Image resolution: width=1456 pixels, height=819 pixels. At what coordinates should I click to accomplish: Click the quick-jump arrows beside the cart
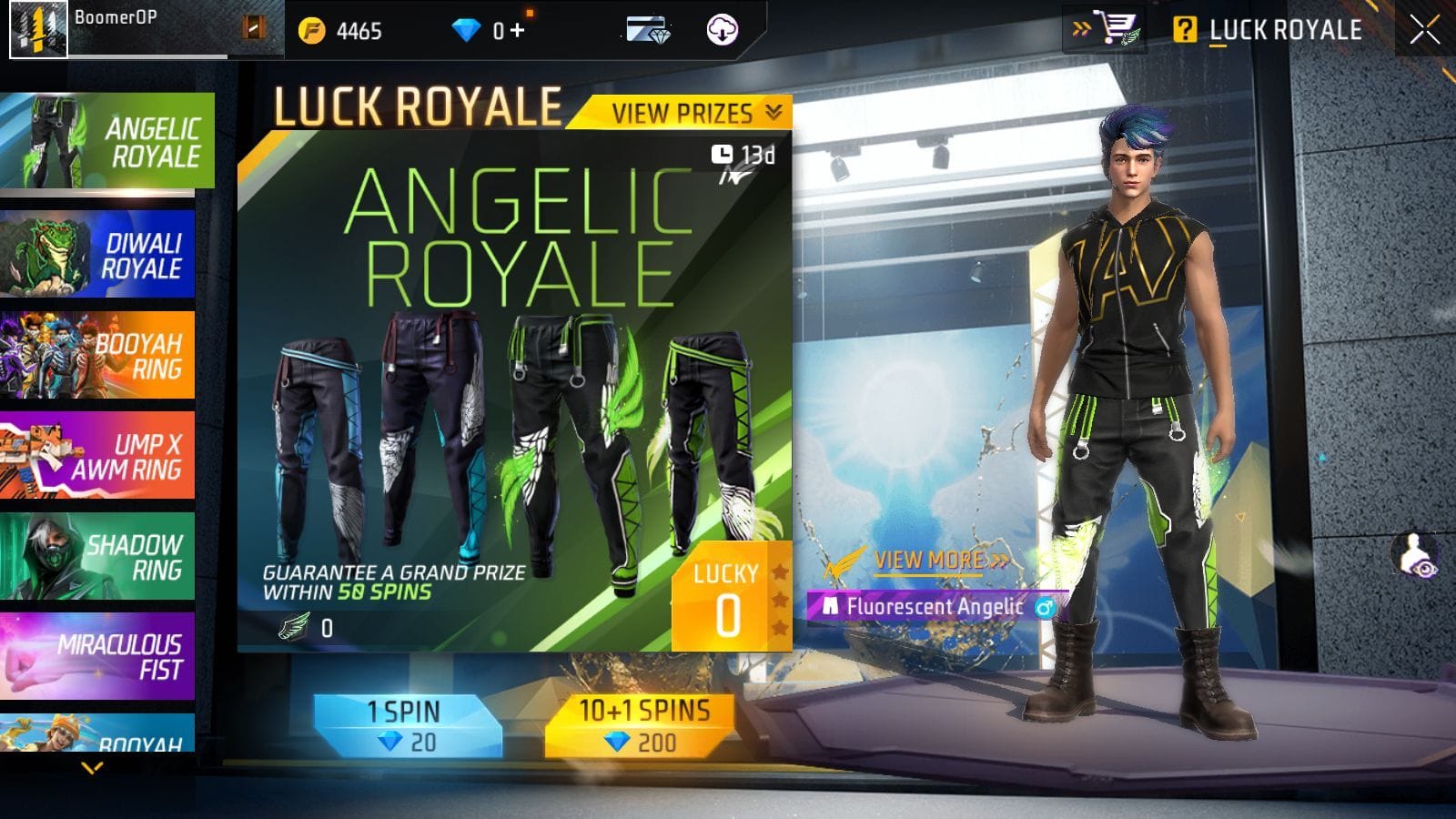[1082, 25]
